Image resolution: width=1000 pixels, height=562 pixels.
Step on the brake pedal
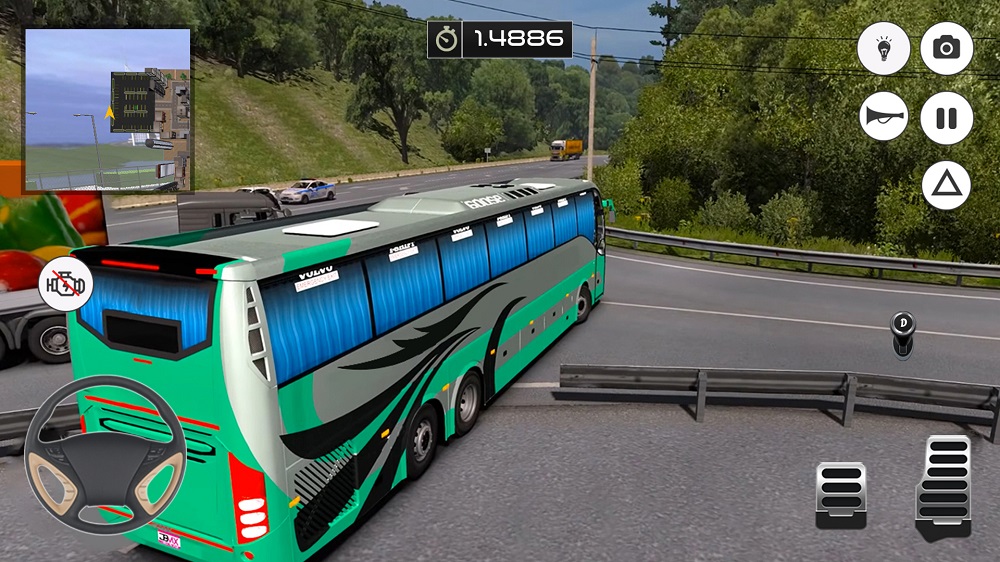[839, 495]
